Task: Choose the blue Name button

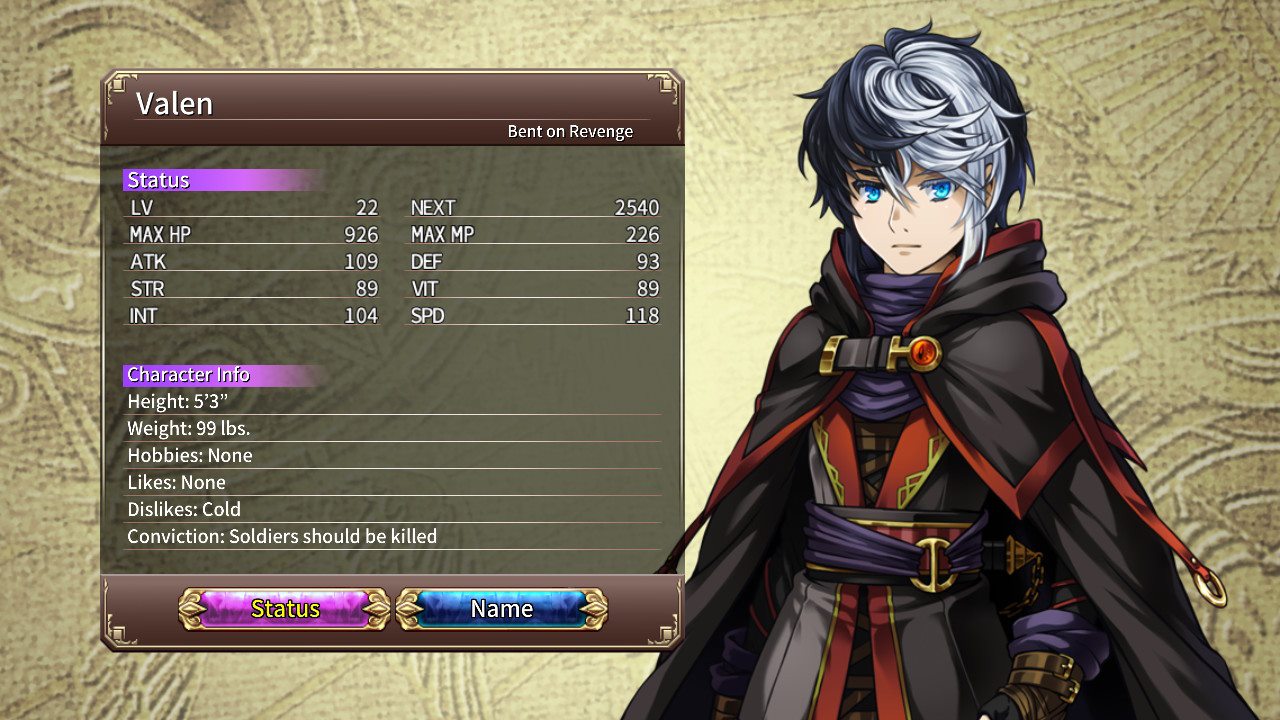Action: click(502, 608)
